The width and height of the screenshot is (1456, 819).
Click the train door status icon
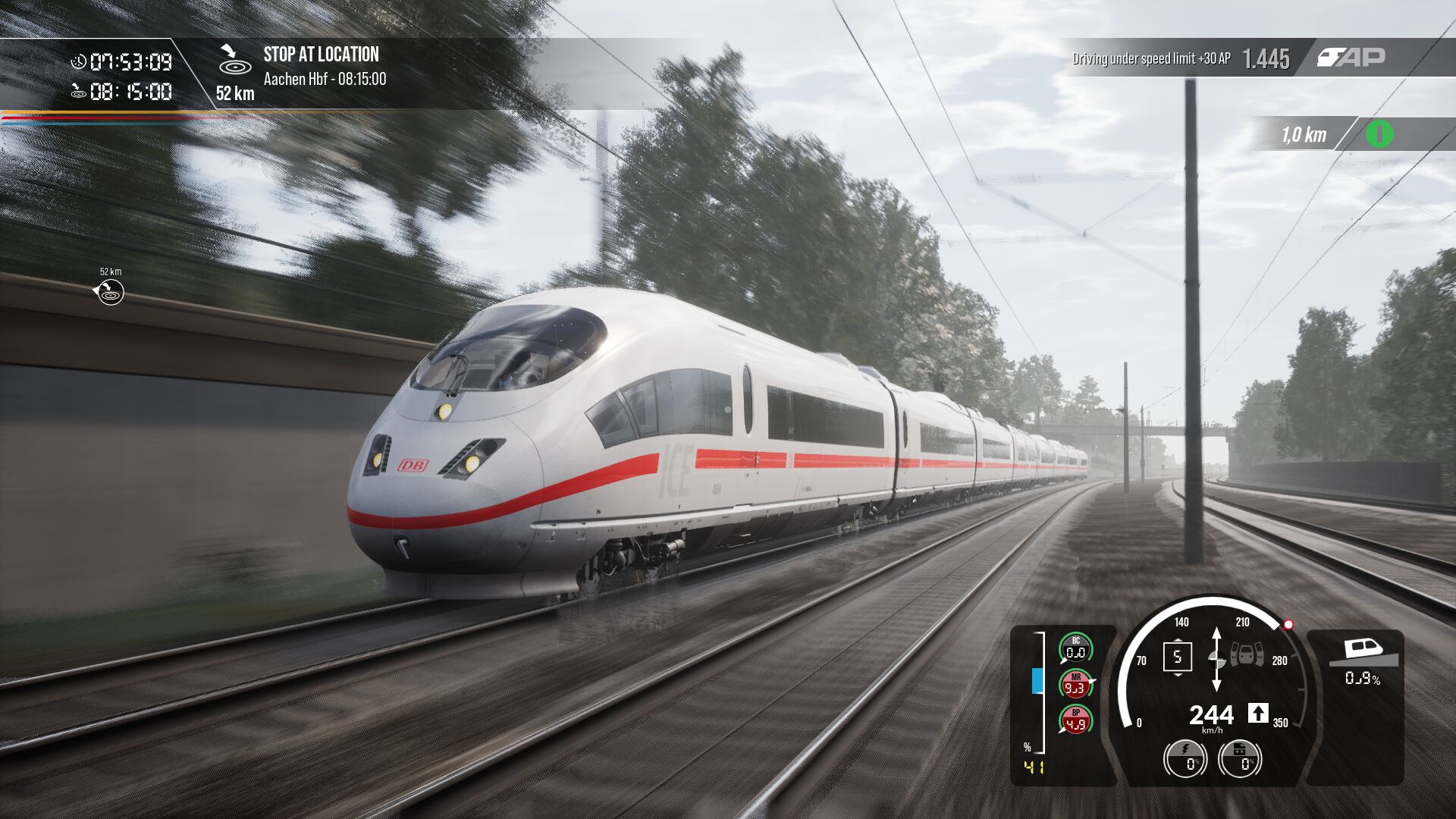(x=1246, y=654)
